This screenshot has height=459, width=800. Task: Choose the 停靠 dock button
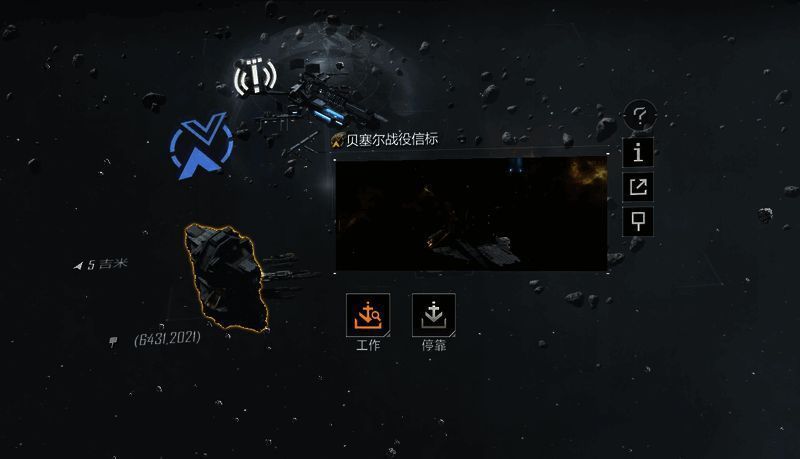[x=433, y=313]
